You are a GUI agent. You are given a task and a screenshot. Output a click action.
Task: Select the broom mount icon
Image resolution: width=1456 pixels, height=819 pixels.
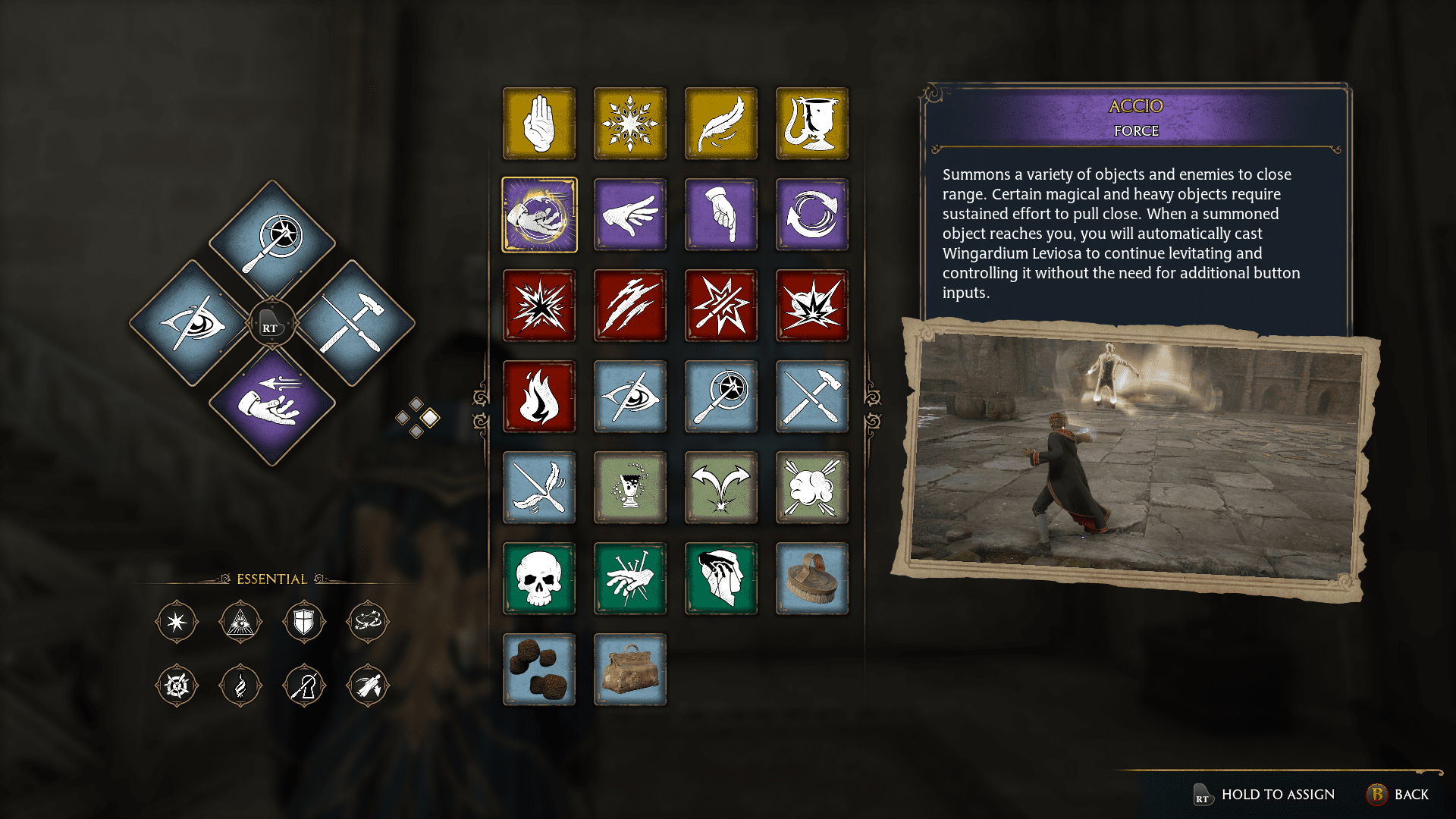tap(811, 579)
